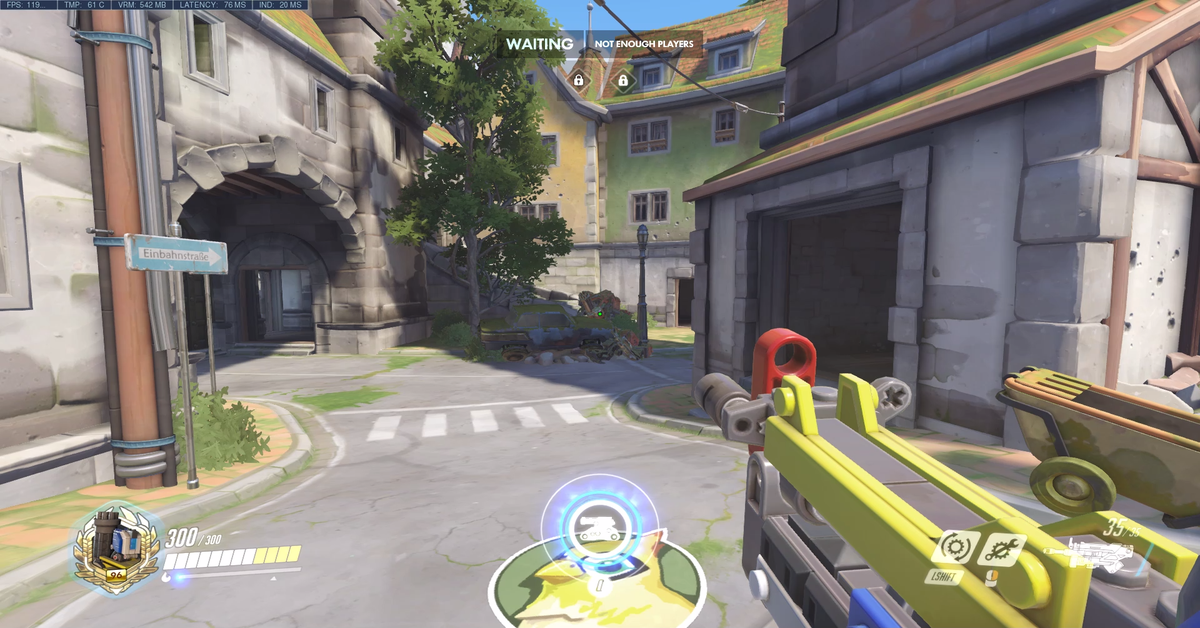Activate the Reconfigure gear ability icon

pyautogui.click(x=956, y=548)
